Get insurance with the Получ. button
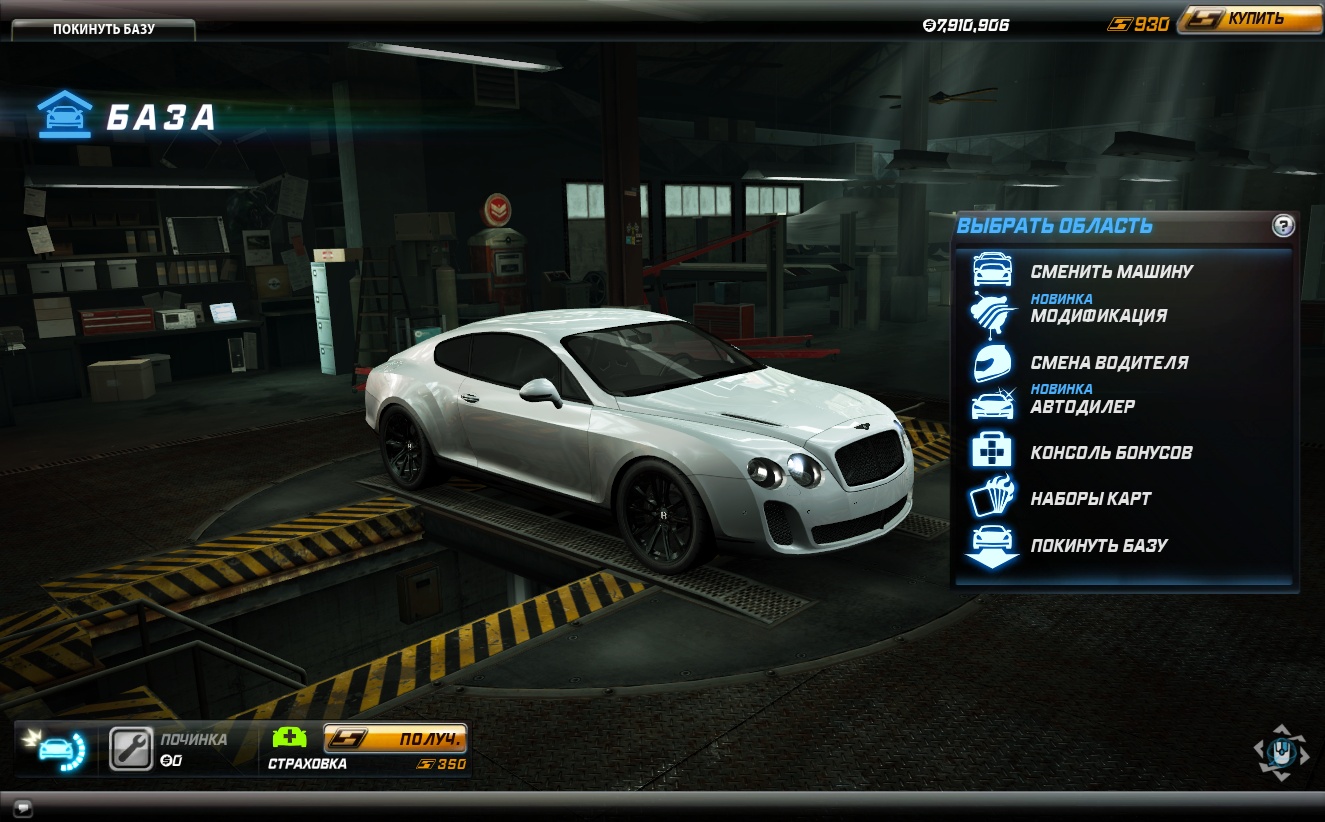1325x822 pixels. tap(395, 739)
